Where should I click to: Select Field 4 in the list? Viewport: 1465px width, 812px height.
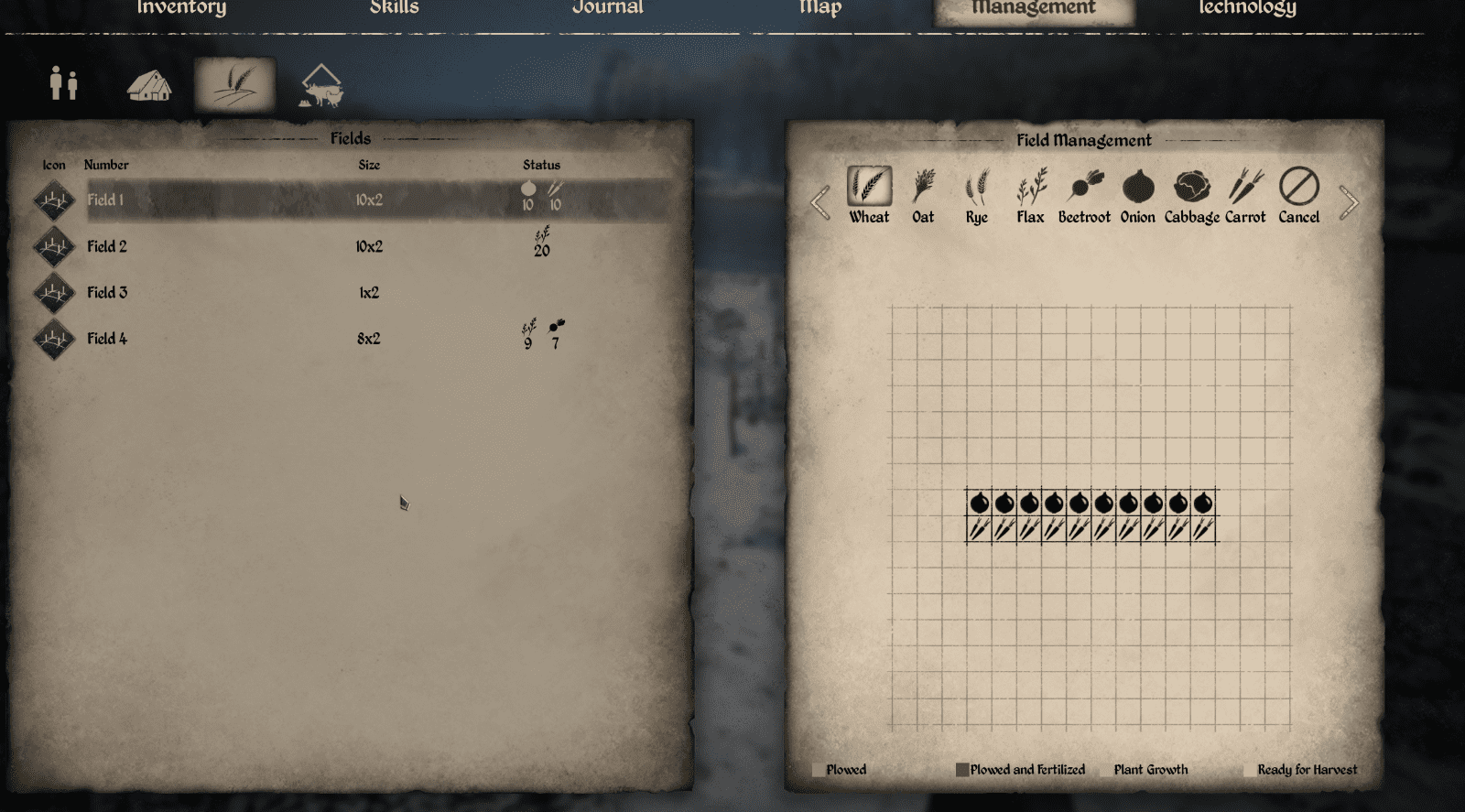(x=275, y=338)
